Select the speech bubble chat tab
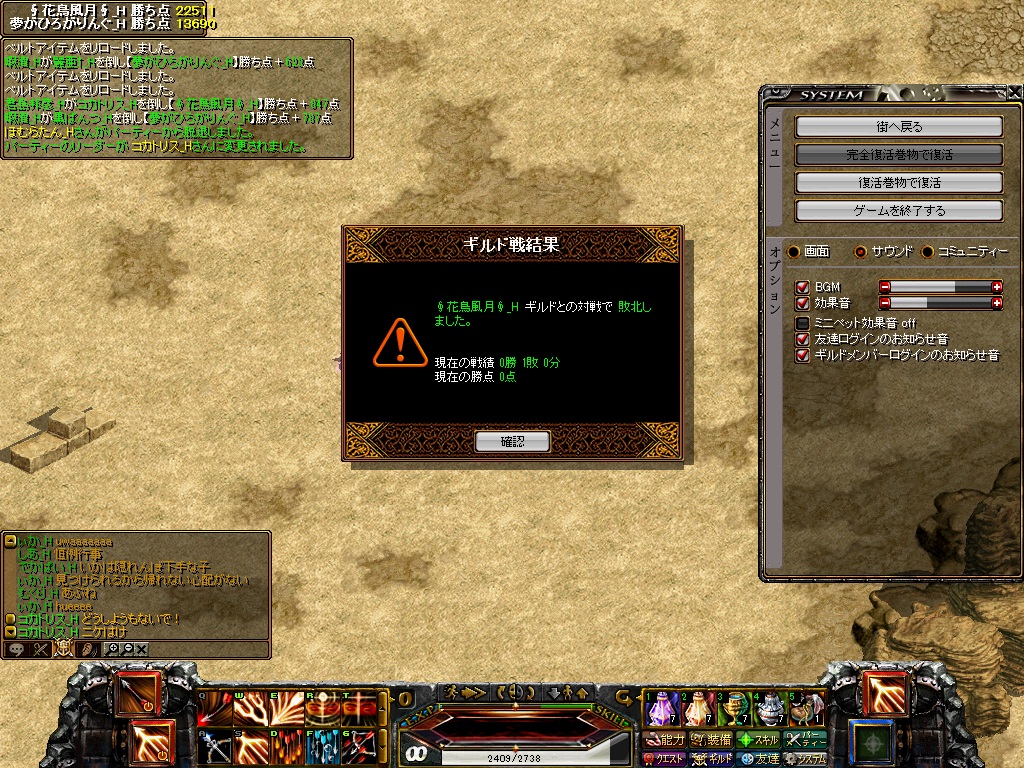1024x768 pixels. pos(16,649)
